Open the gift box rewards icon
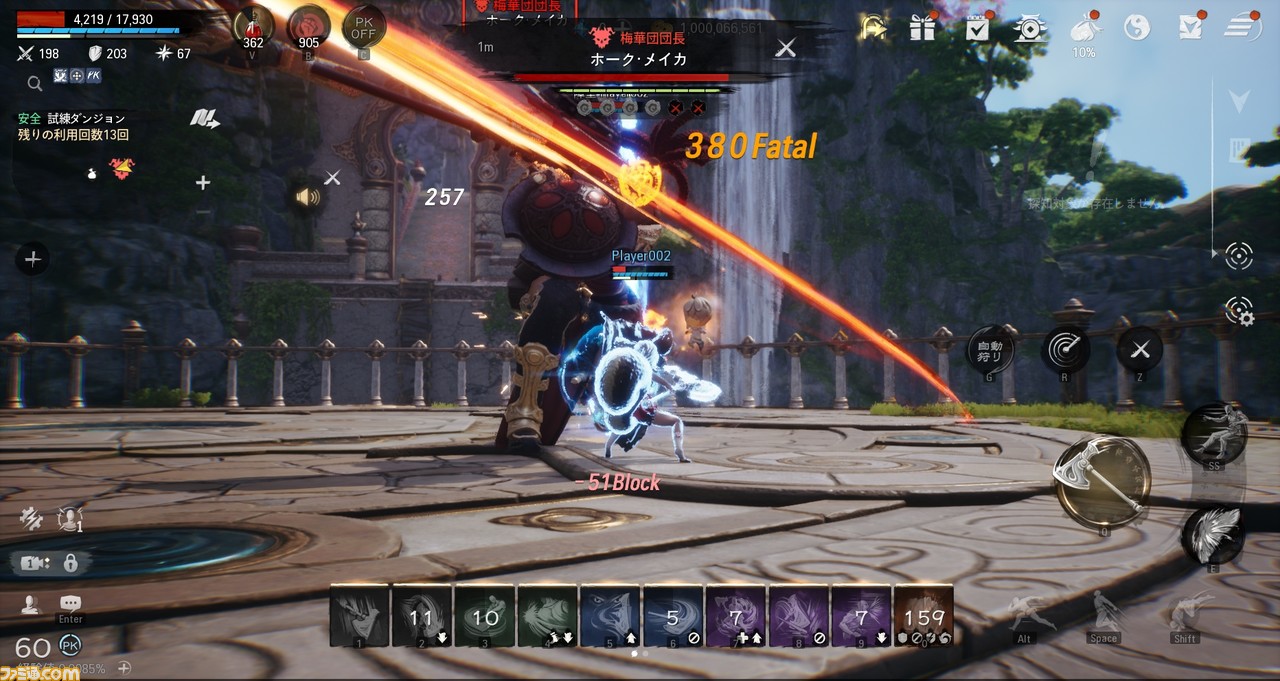This screenshot has width=1280, height=681. 922,28
